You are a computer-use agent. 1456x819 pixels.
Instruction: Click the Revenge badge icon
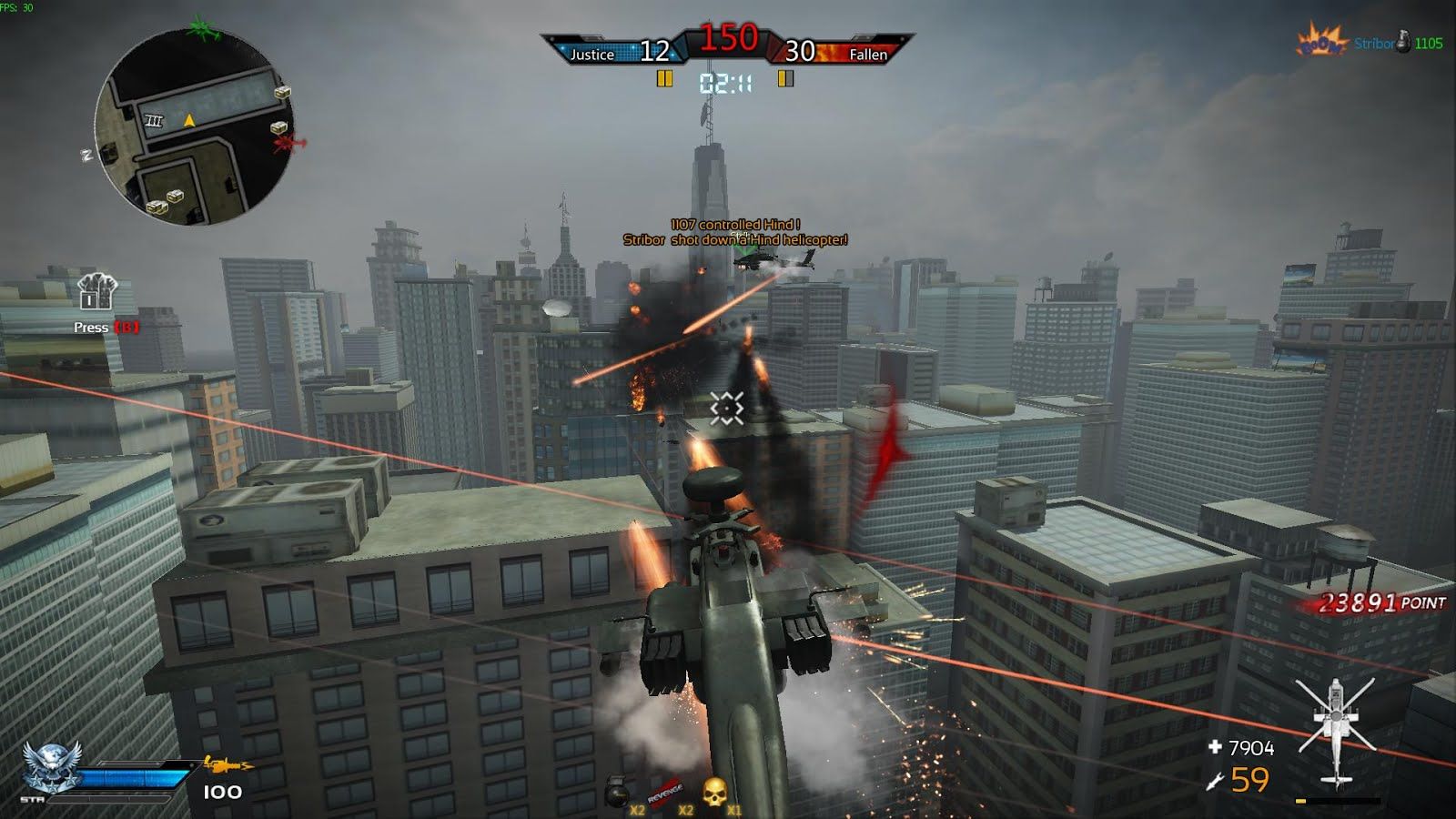(665, 791)
